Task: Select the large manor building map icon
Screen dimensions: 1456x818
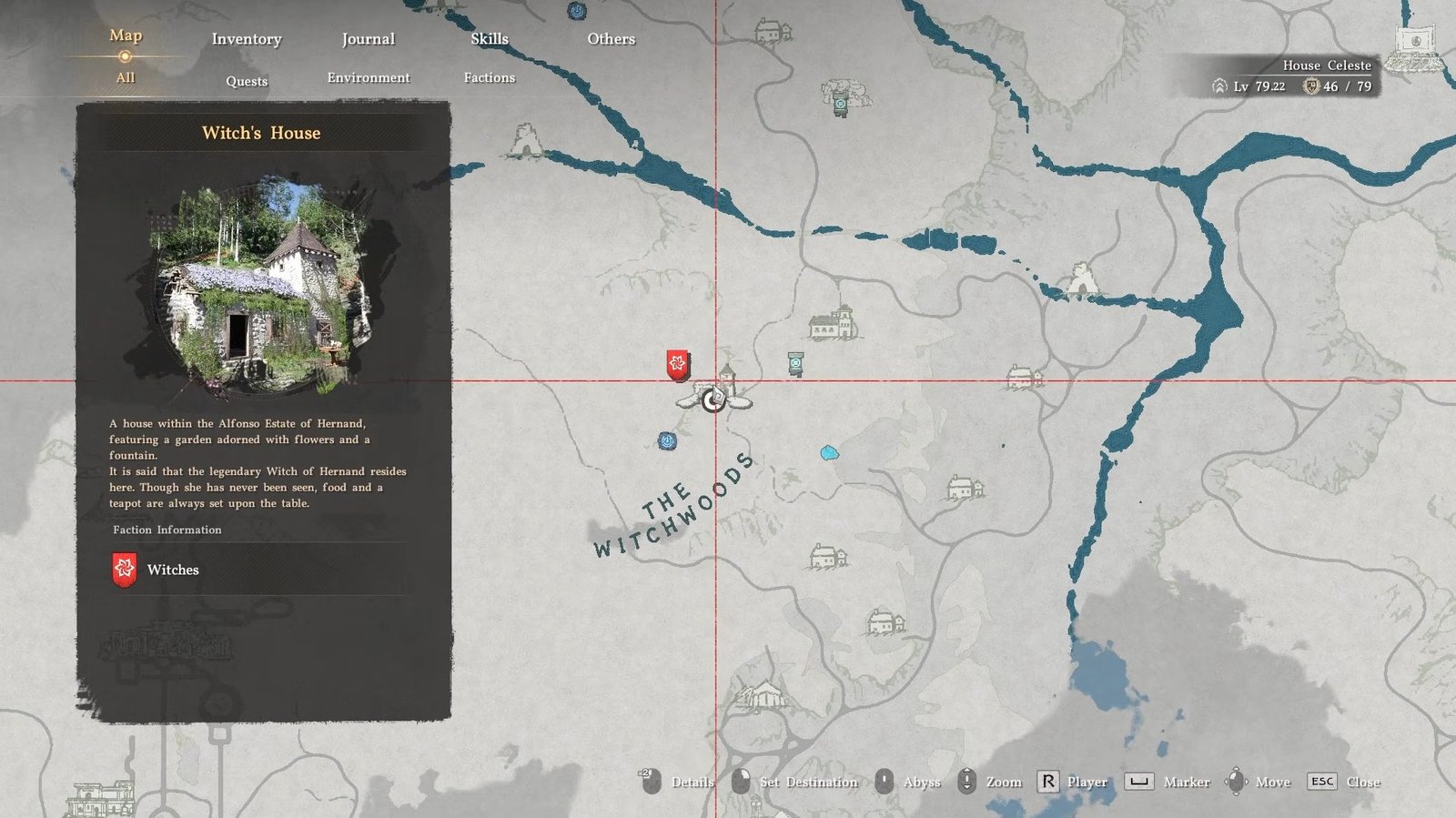Action: [x=833, y=323]
